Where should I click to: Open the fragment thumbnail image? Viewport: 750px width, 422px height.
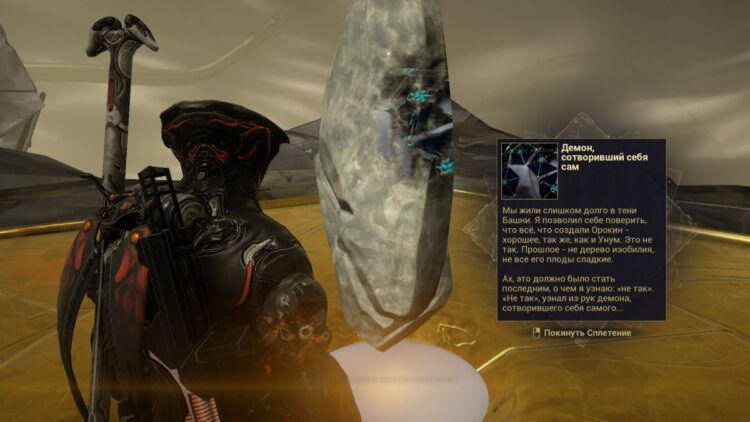coord(529,170)
